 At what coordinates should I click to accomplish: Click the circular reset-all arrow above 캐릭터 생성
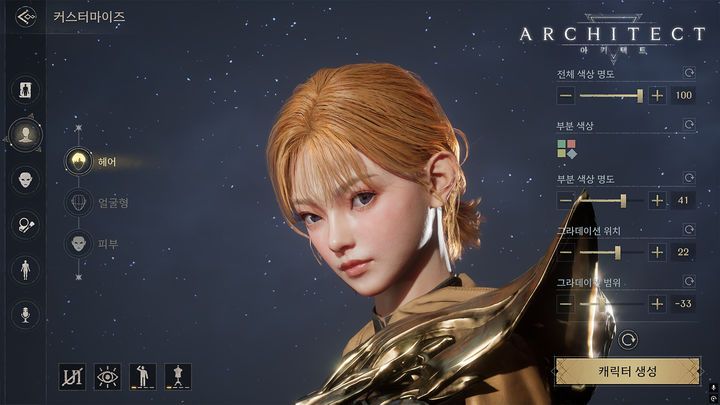coord(627,340)
